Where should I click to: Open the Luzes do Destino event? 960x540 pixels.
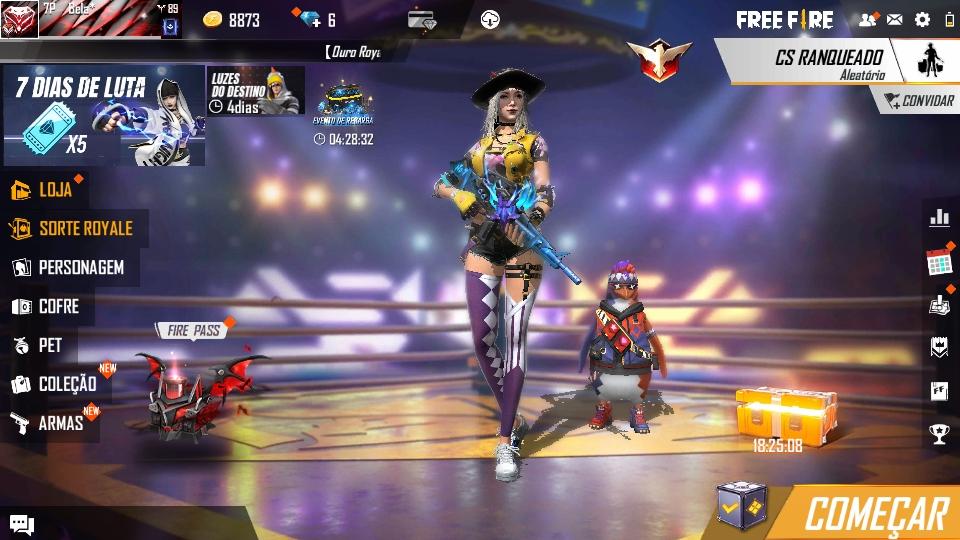[256, 91]
